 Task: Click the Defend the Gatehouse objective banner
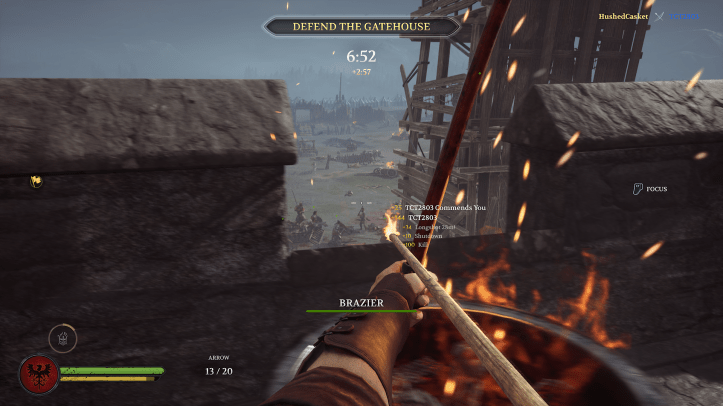[361, 27]
